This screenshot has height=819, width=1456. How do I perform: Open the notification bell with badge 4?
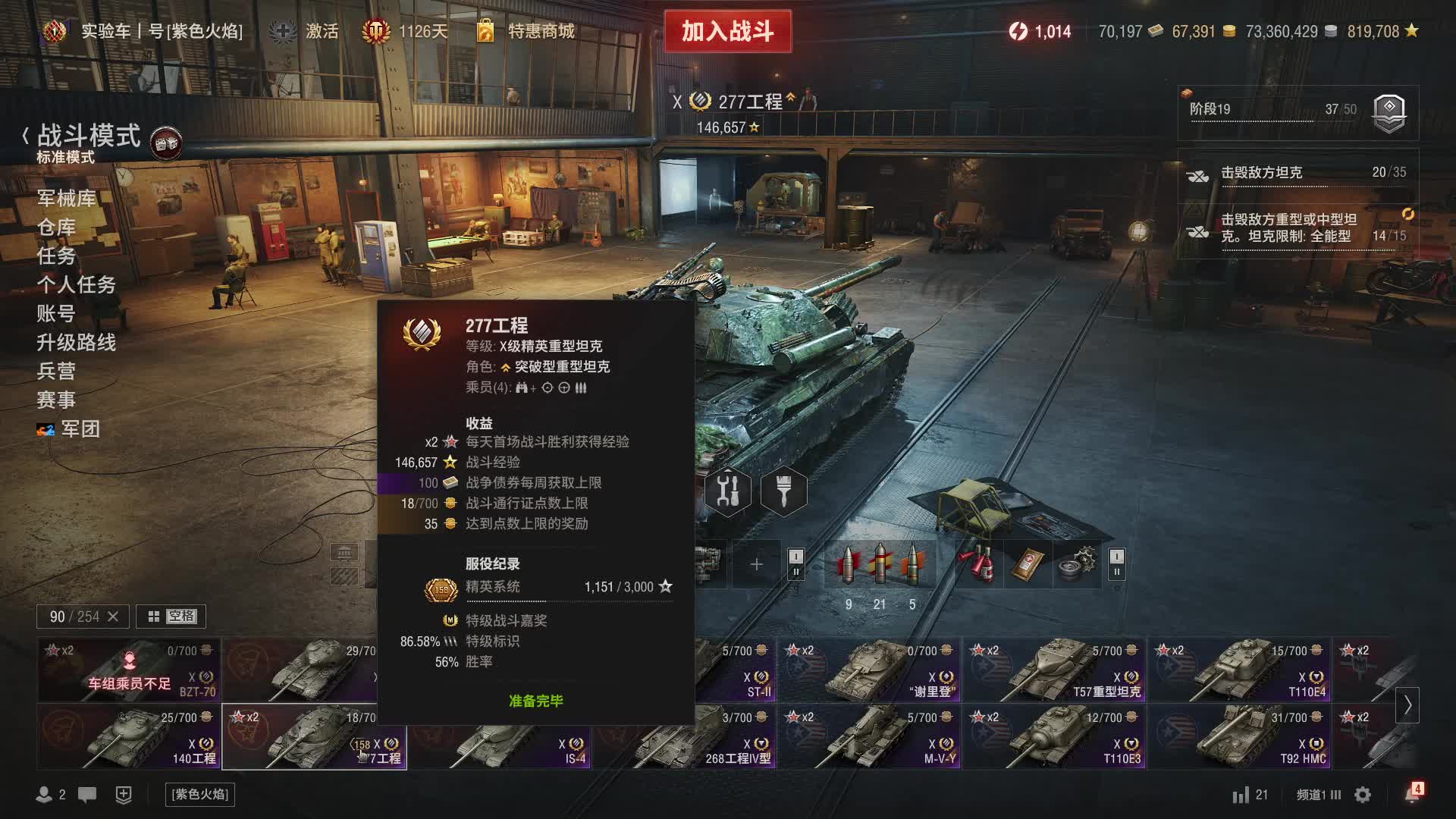1411,794
